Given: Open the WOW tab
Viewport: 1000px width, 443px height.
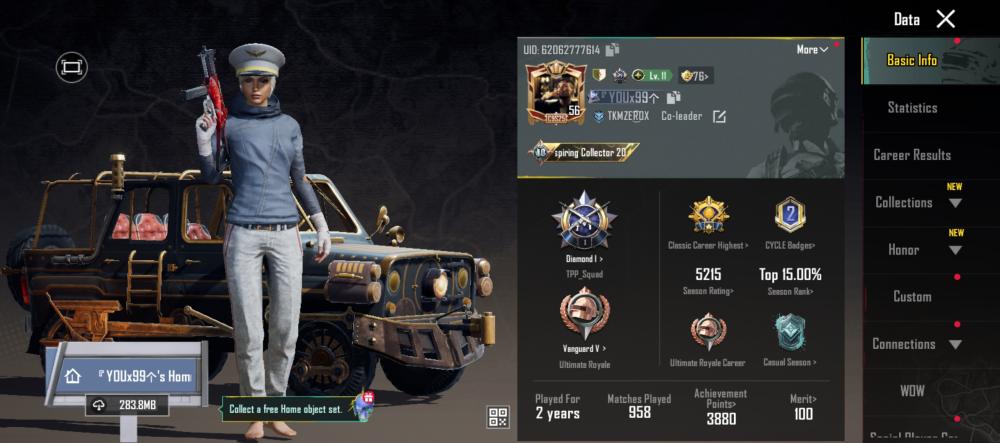Looking at the screenshot, I should (x=912, y=391).
